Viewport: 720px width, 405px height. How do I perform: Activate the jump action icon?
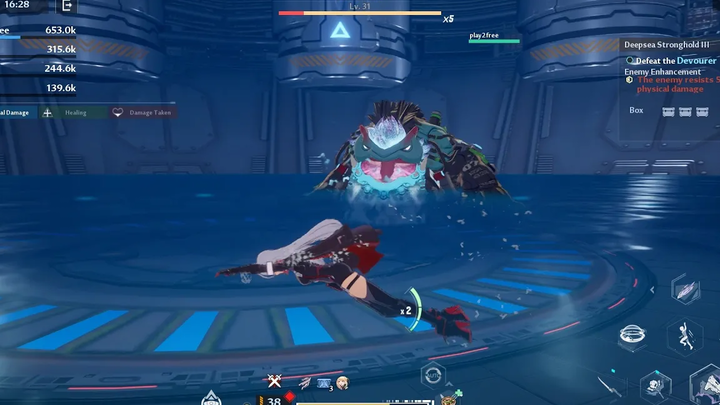tap(685, 337)
